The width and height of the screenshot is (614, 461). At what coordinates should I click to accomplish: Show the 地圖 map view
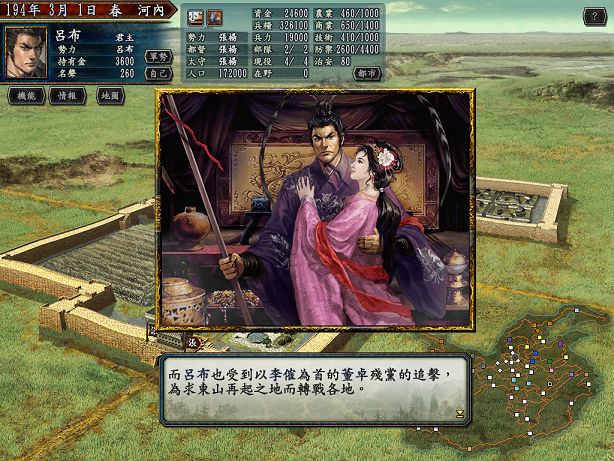click(110, 96)
